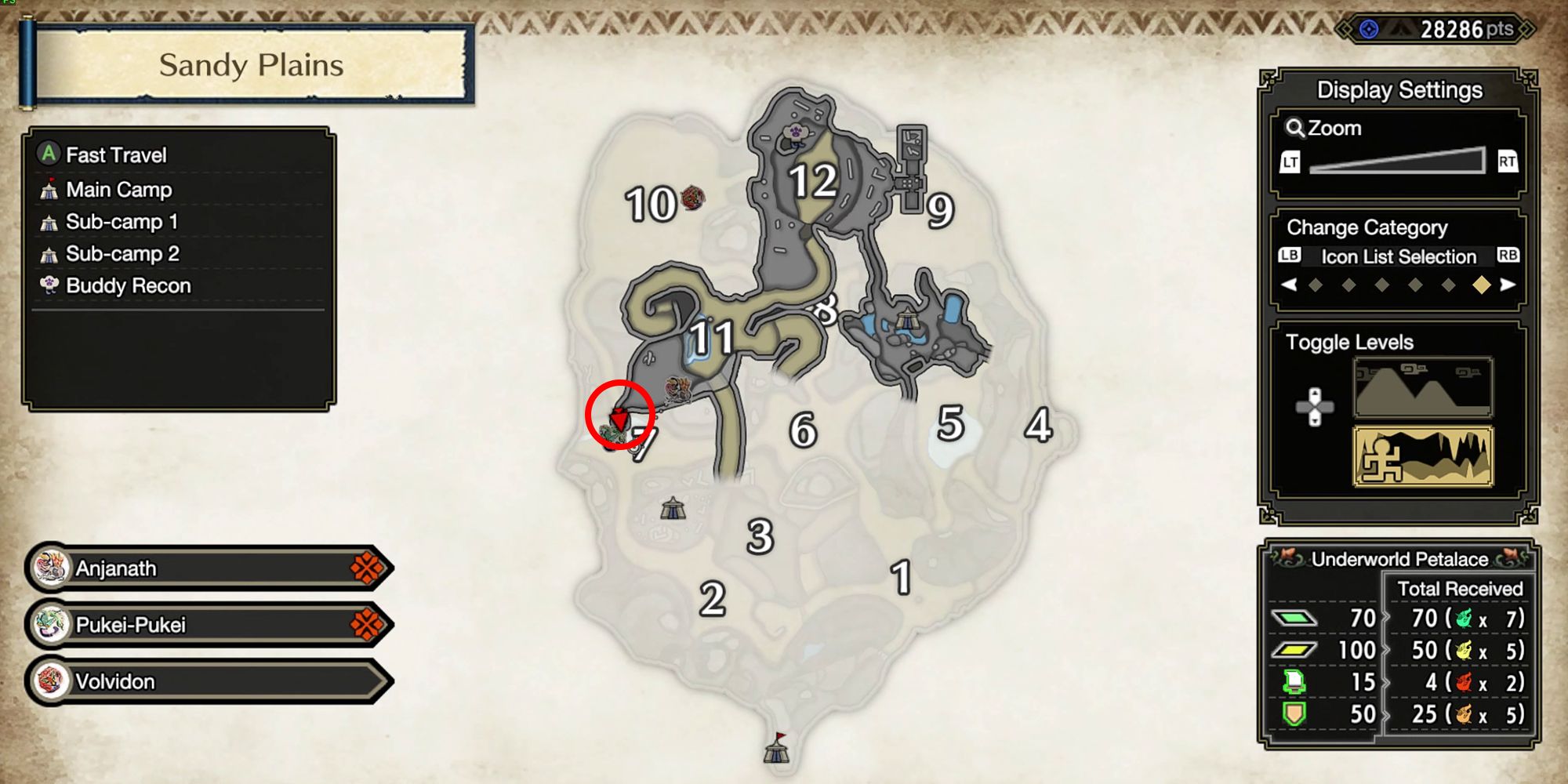Toggle Pukei-Pukei's target marker
1568x784 pixels.
tap(368, 625)
